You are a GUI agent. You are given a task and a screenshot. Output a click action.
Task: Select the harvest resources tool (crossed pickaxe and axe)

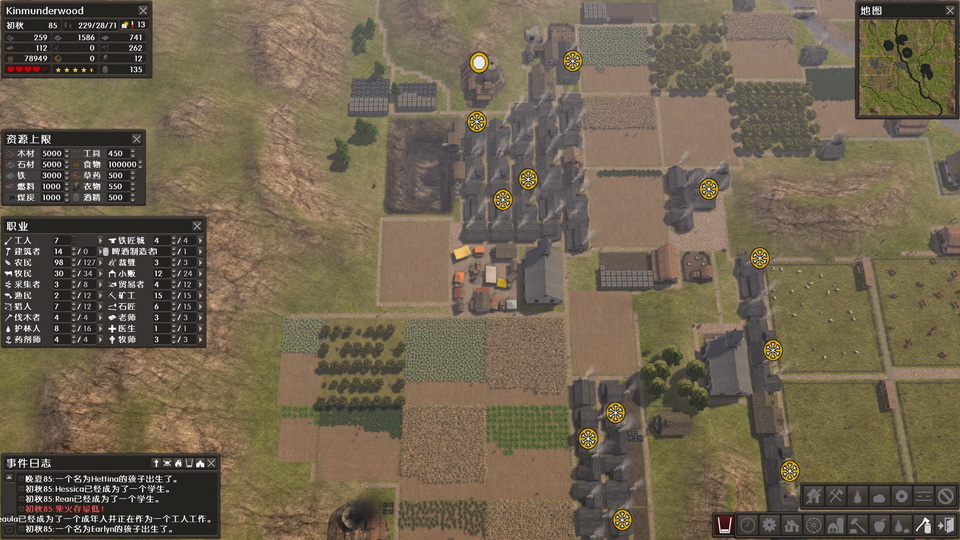tap(835, 495)
